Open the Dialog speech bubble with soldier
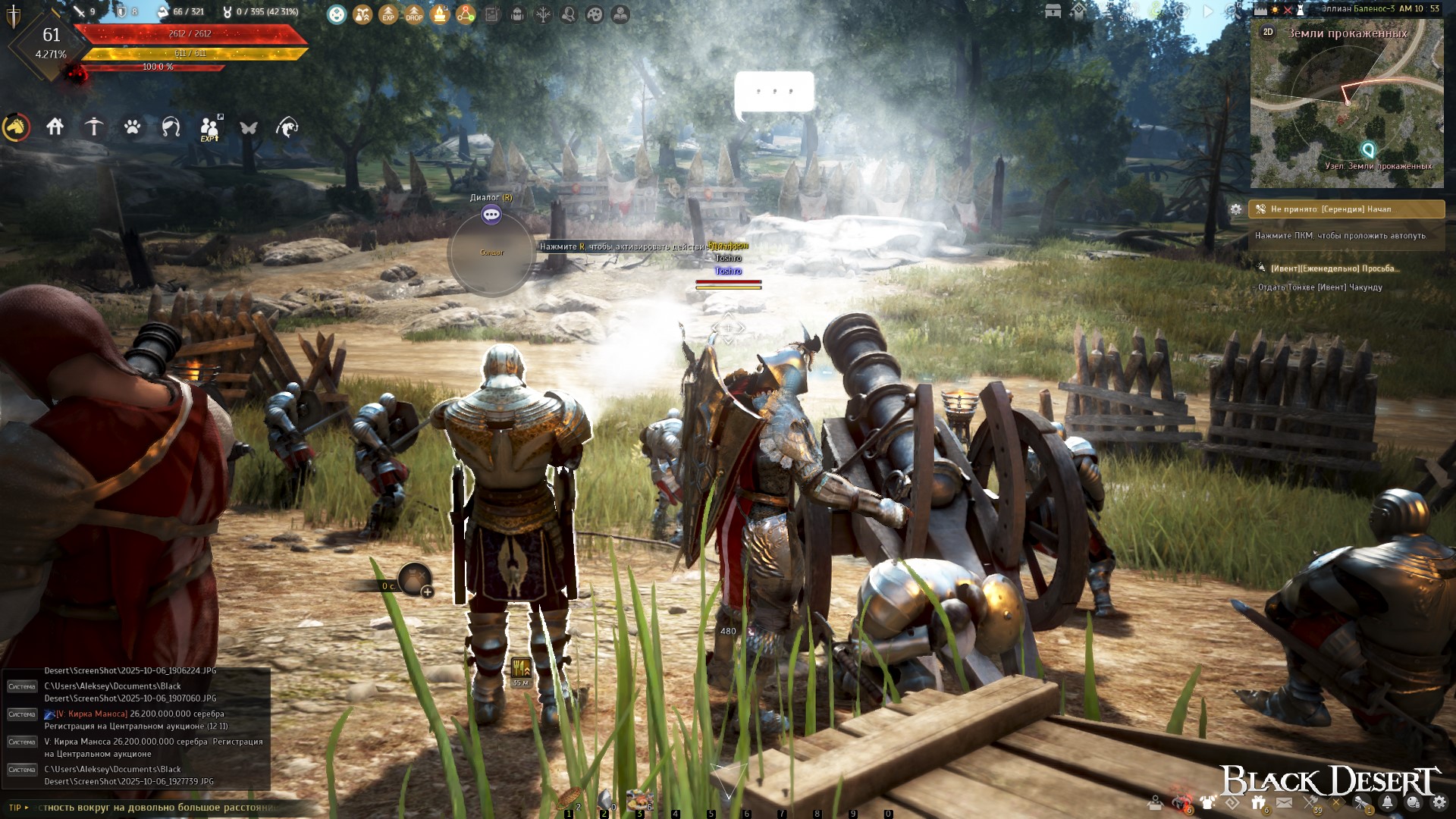1456x819 pixels. click(x=491, y=215)
